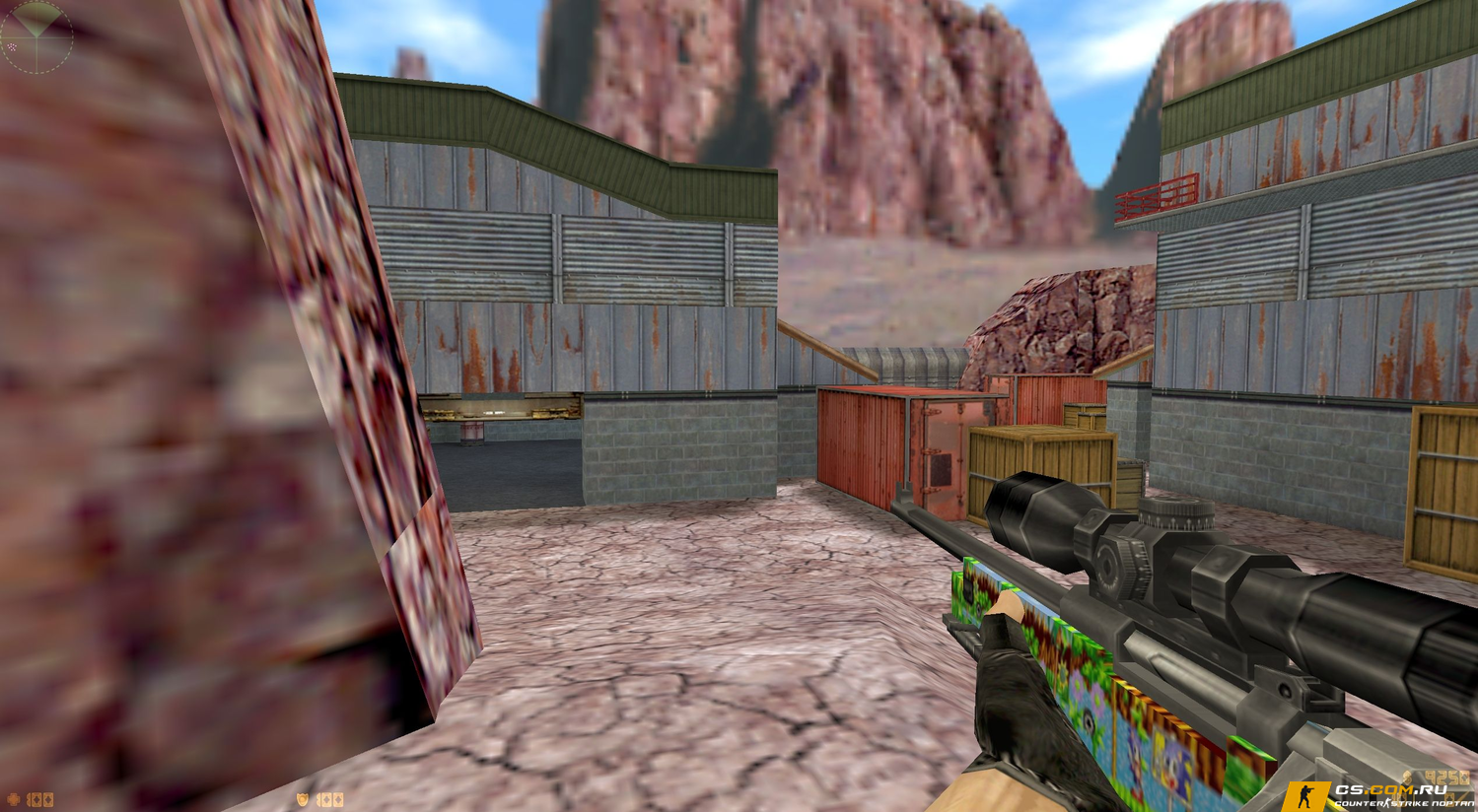This screenshot has height=812, width=1478.
Task: Click the circular radar minimap
Action: 36,36
